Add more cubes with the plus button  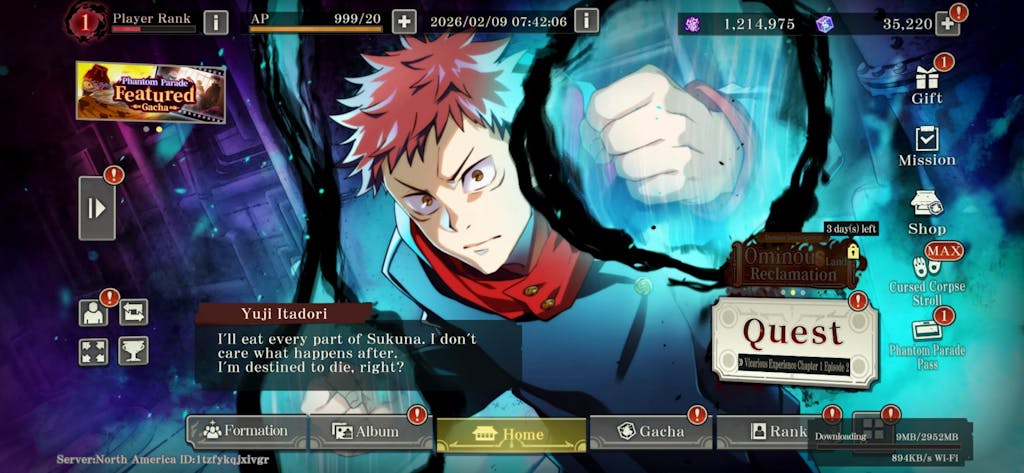pyautogui.click(x=946, y=23)
